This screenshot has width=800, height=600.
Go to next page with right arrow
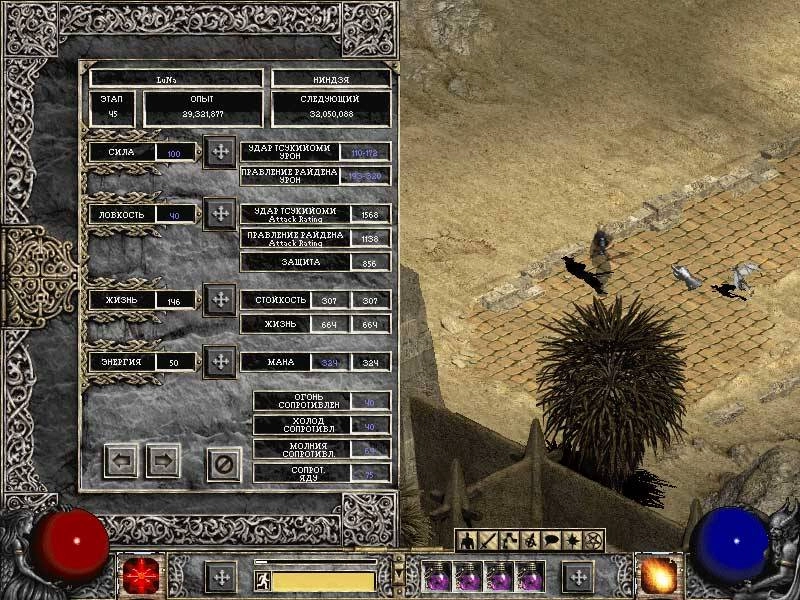click(x=163, y=461)
